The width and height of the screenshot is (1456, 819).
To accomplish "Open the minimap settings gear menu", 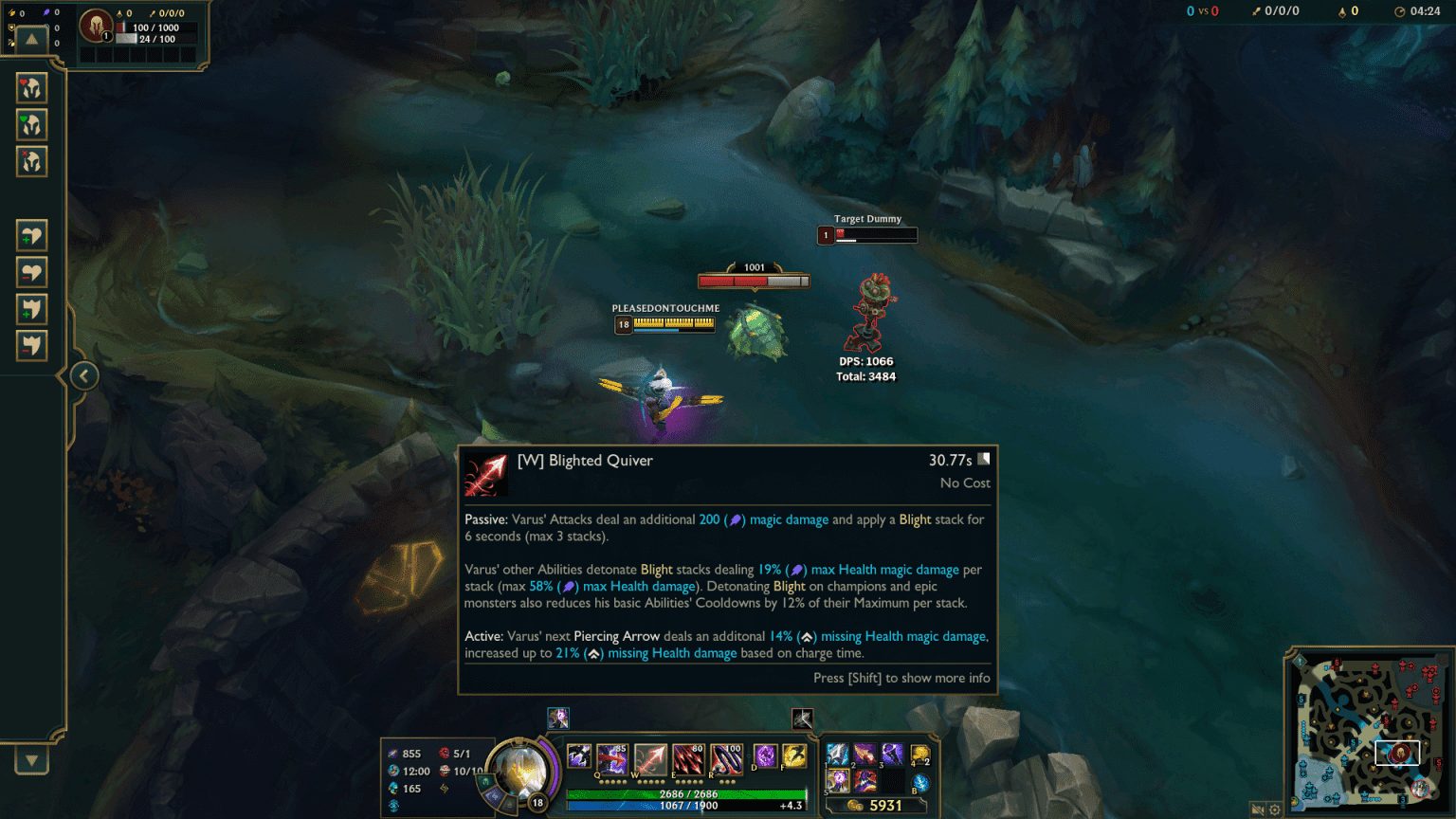I will coord(1275,810).
